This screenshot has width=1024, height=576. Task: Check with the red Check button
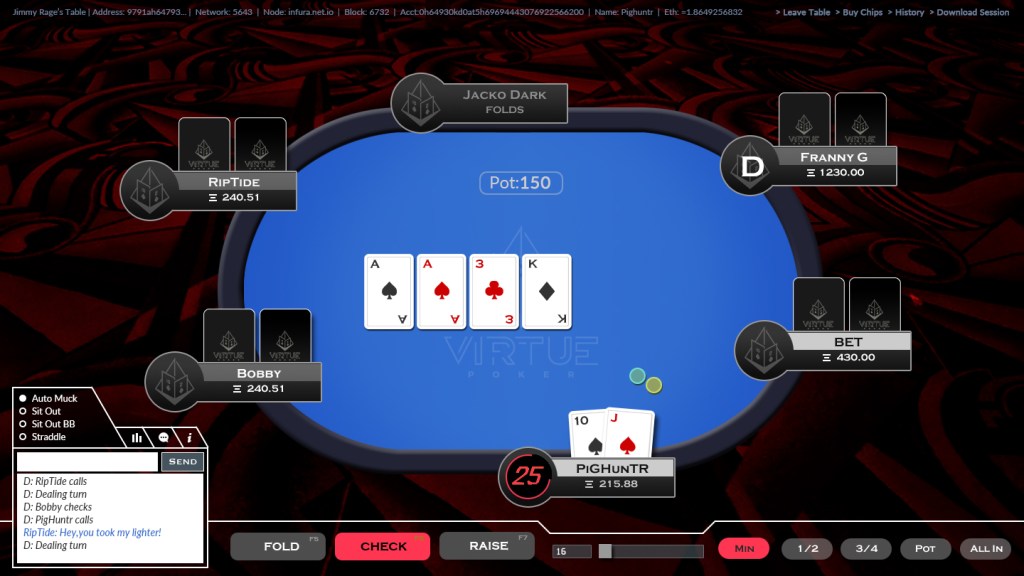click(x=382, y=546)
